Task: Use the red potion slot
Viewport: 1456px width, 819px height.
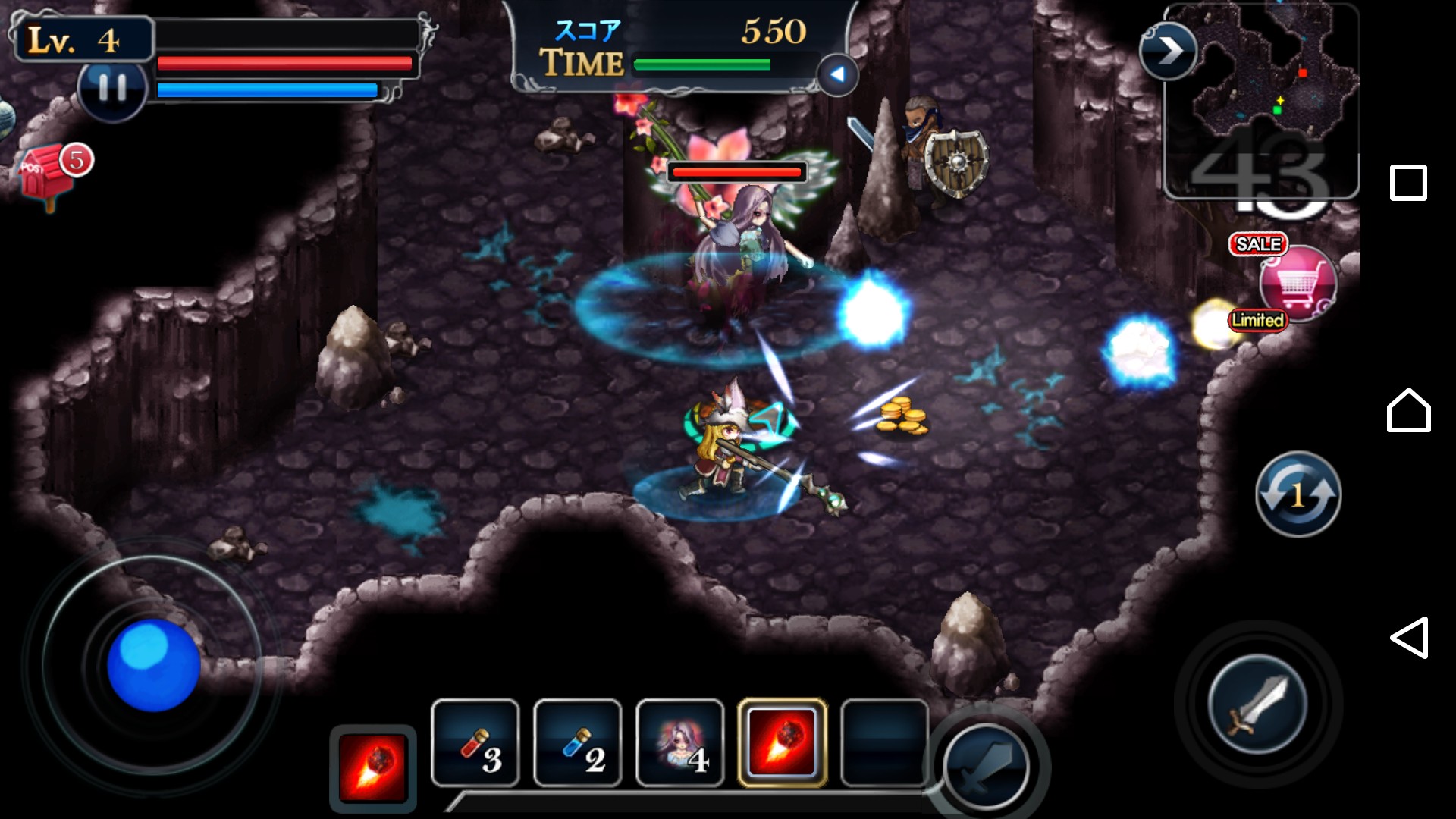Action: [x=475, y=743]
